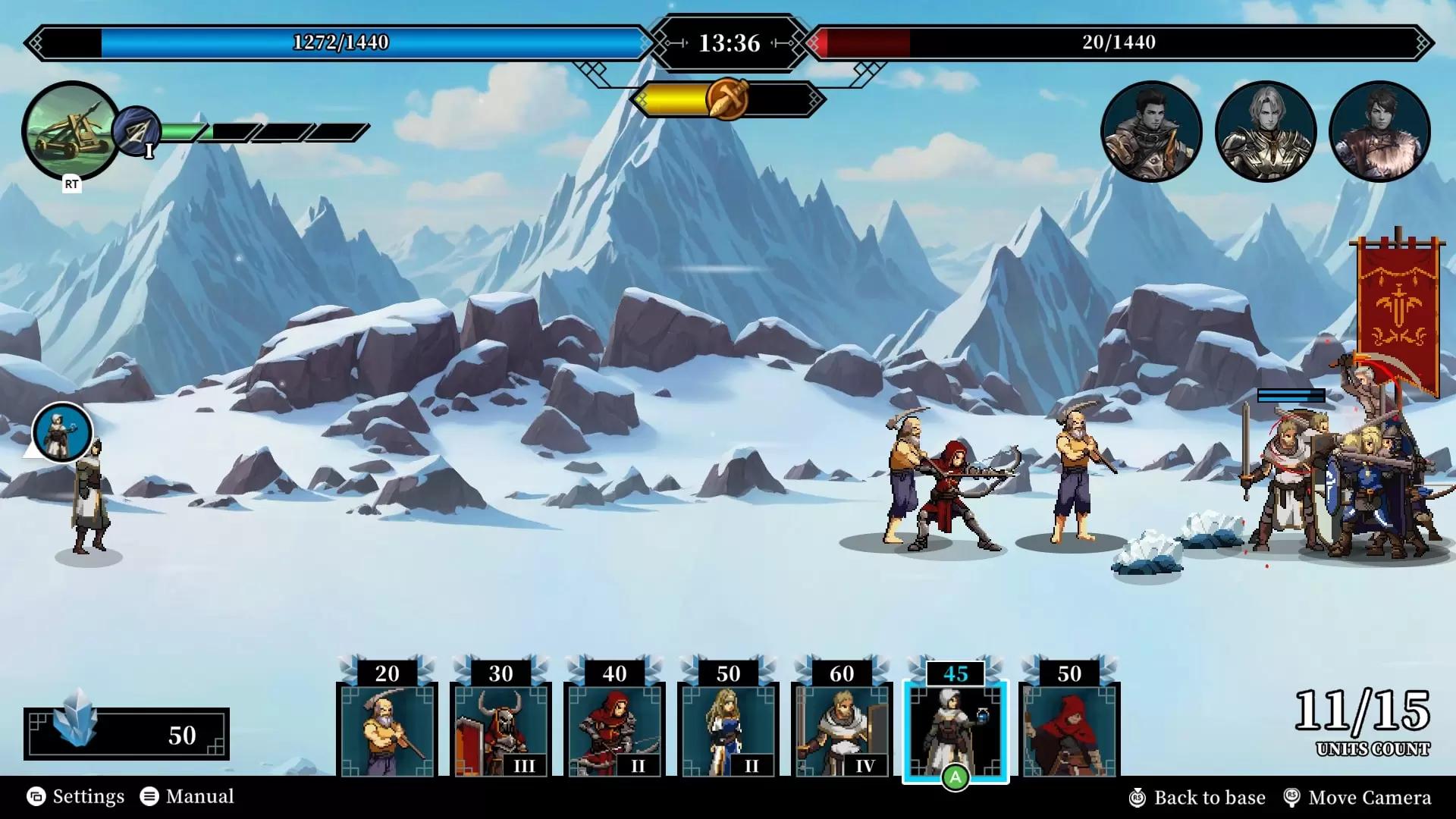Viewport: 1456px width, 819px height.
Task: Deploy the 50-cost red cloaked unit
Action: coord(1069,728)
